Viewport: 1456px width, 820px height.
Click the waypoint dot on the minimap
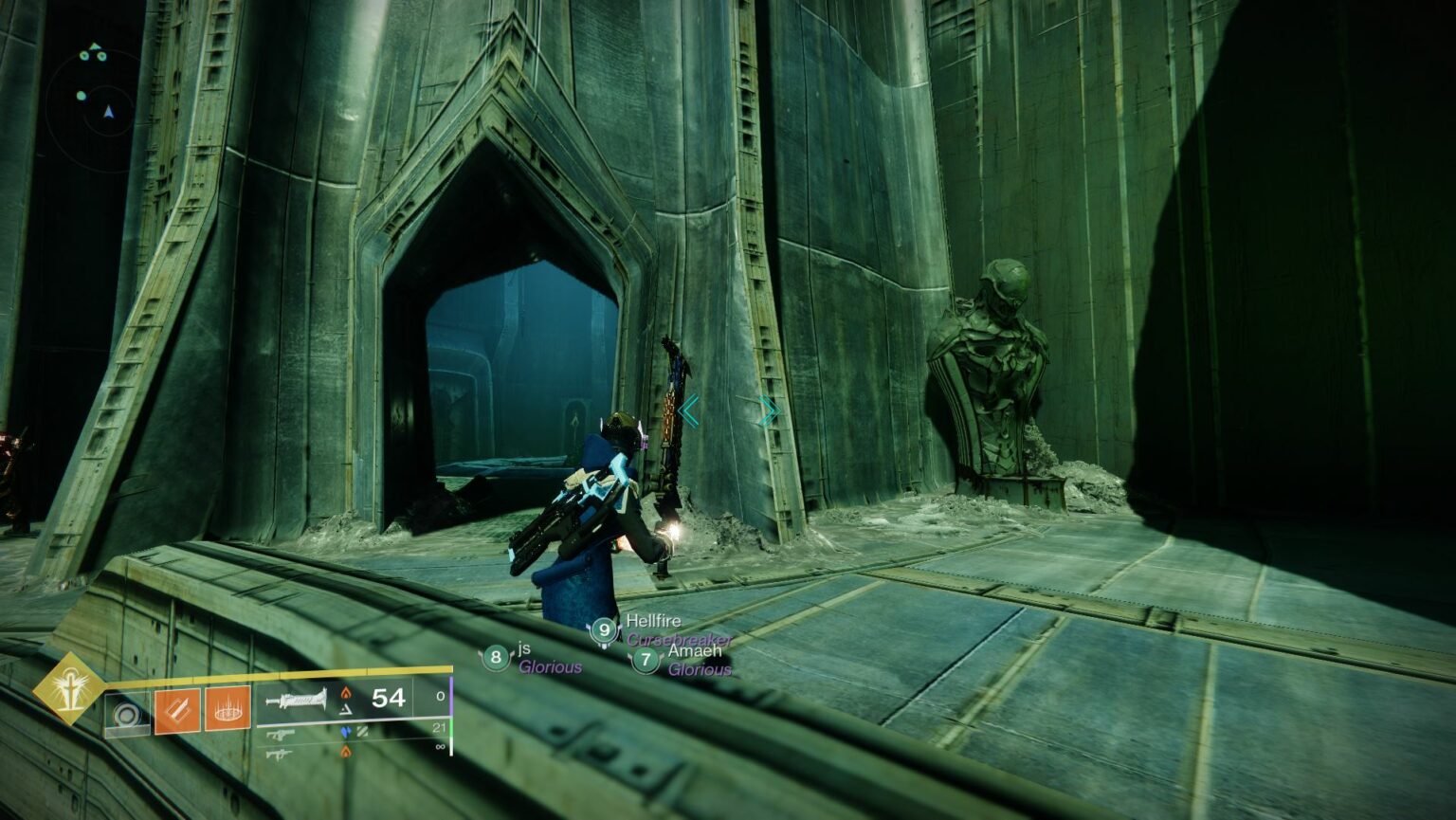point(81,95)
